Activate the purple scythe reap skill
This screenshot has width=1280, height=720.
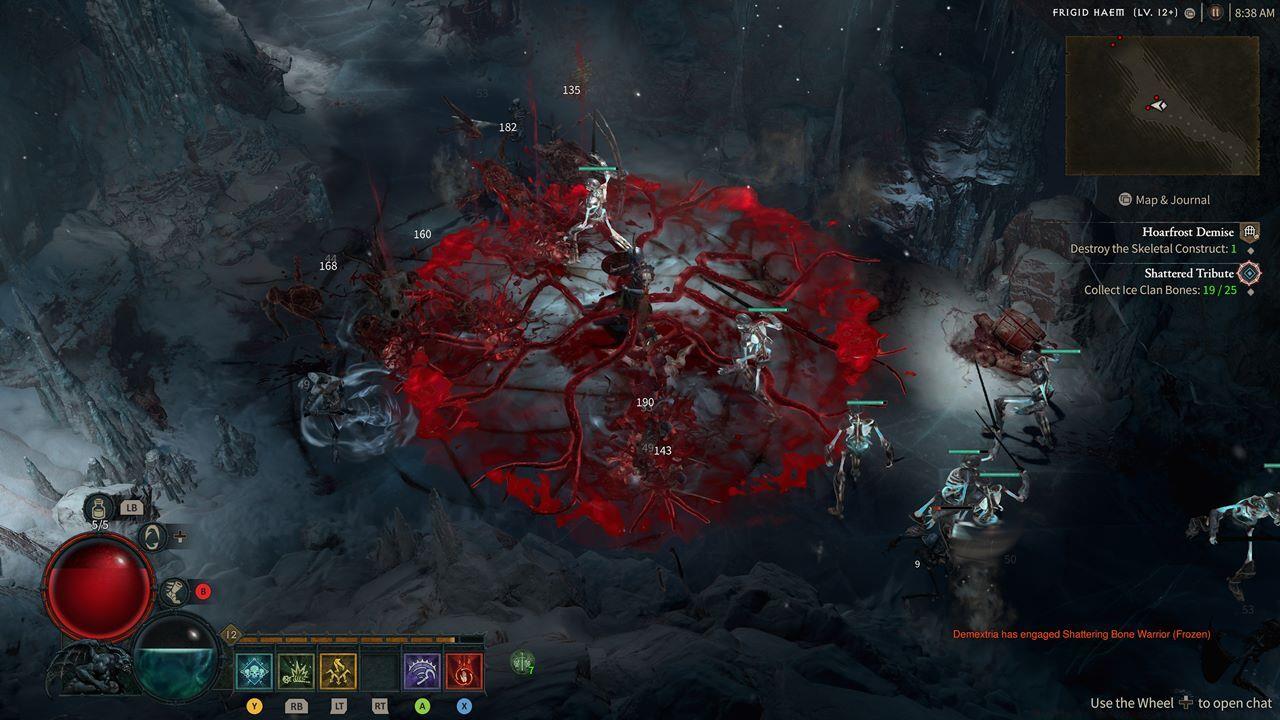422,671
